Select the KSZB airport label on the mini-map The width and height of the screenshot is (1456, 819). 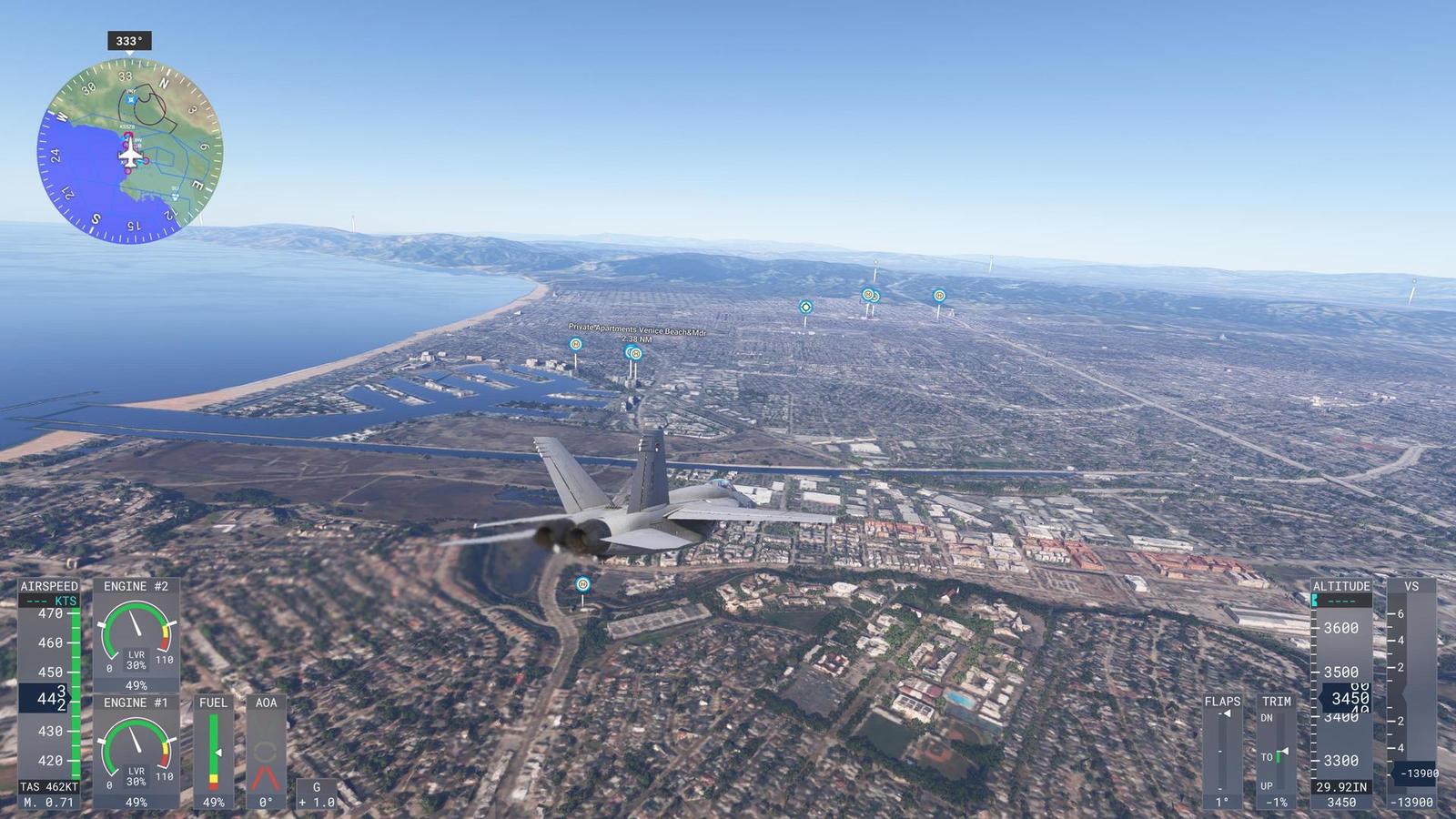tap(126, 126)
